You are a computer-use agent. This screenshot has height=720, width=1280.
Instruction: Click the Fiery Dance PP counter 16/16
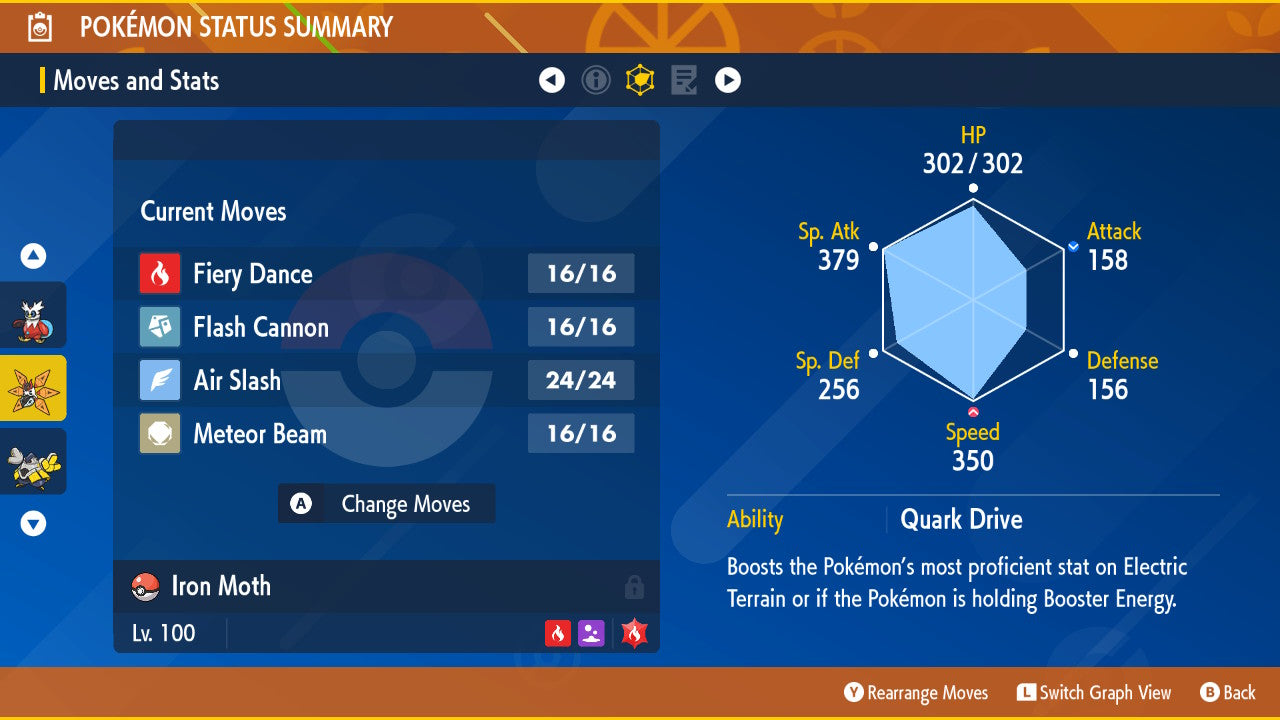[581, 273]
